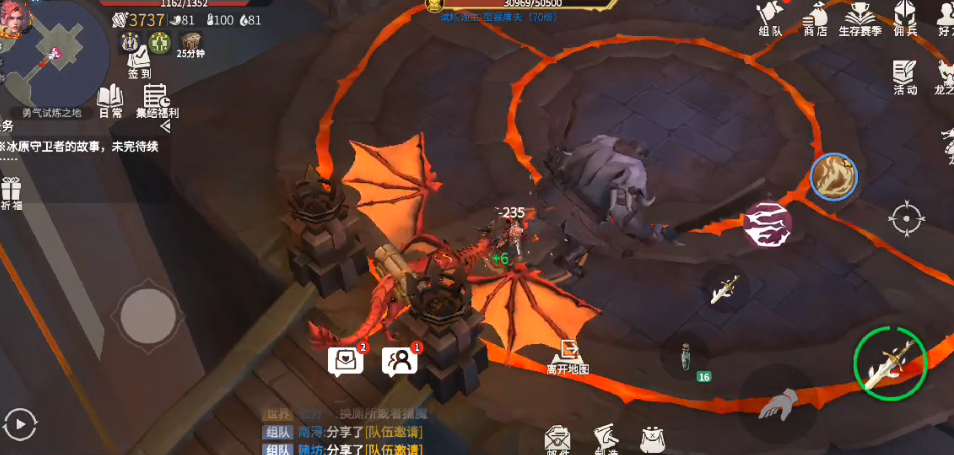
Task: Open the 集结福利 rally rewards
Action: pyautogui.click(x=157, y=100)
